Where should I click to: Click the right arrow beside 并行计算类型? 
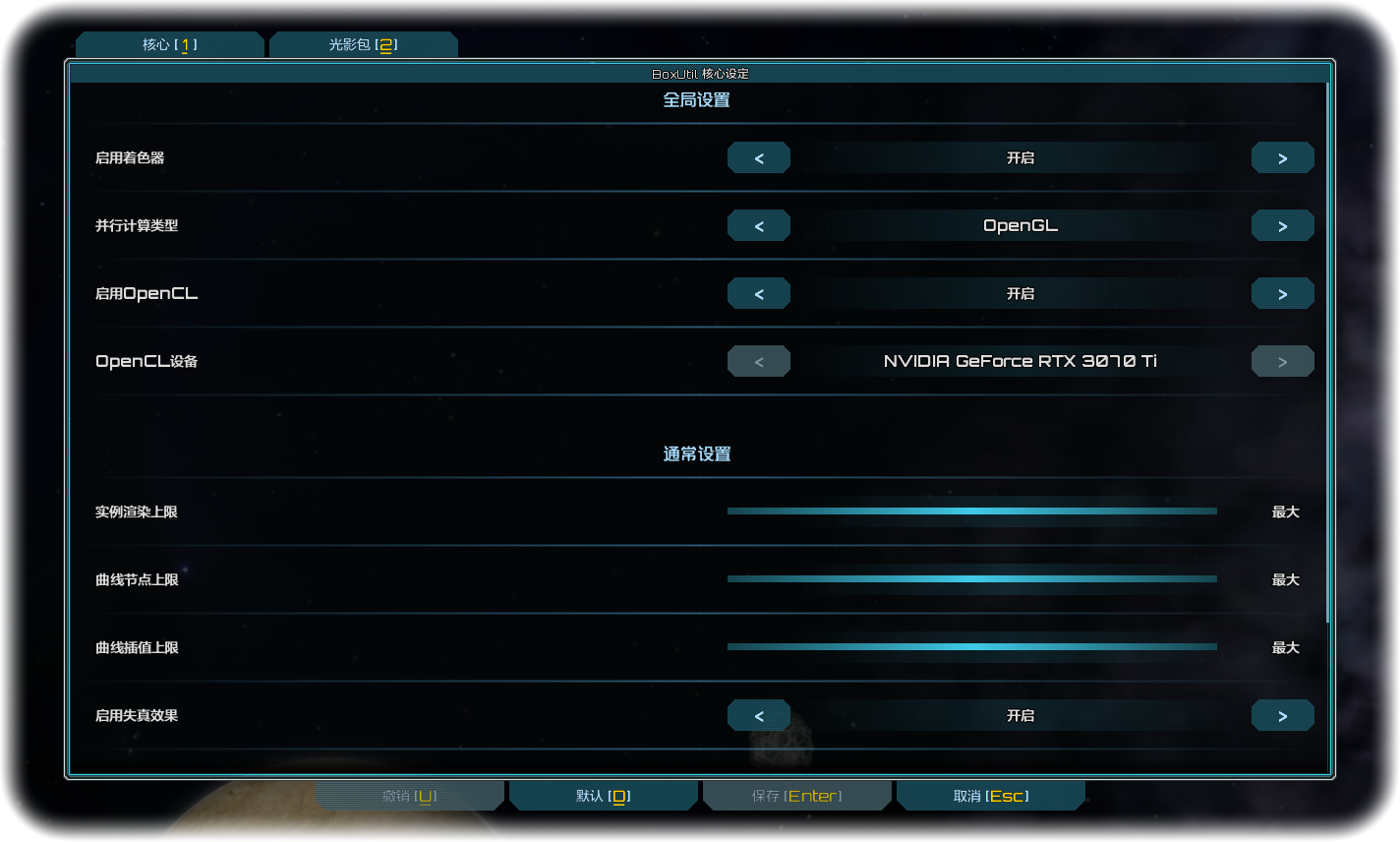click(1282, 225)
